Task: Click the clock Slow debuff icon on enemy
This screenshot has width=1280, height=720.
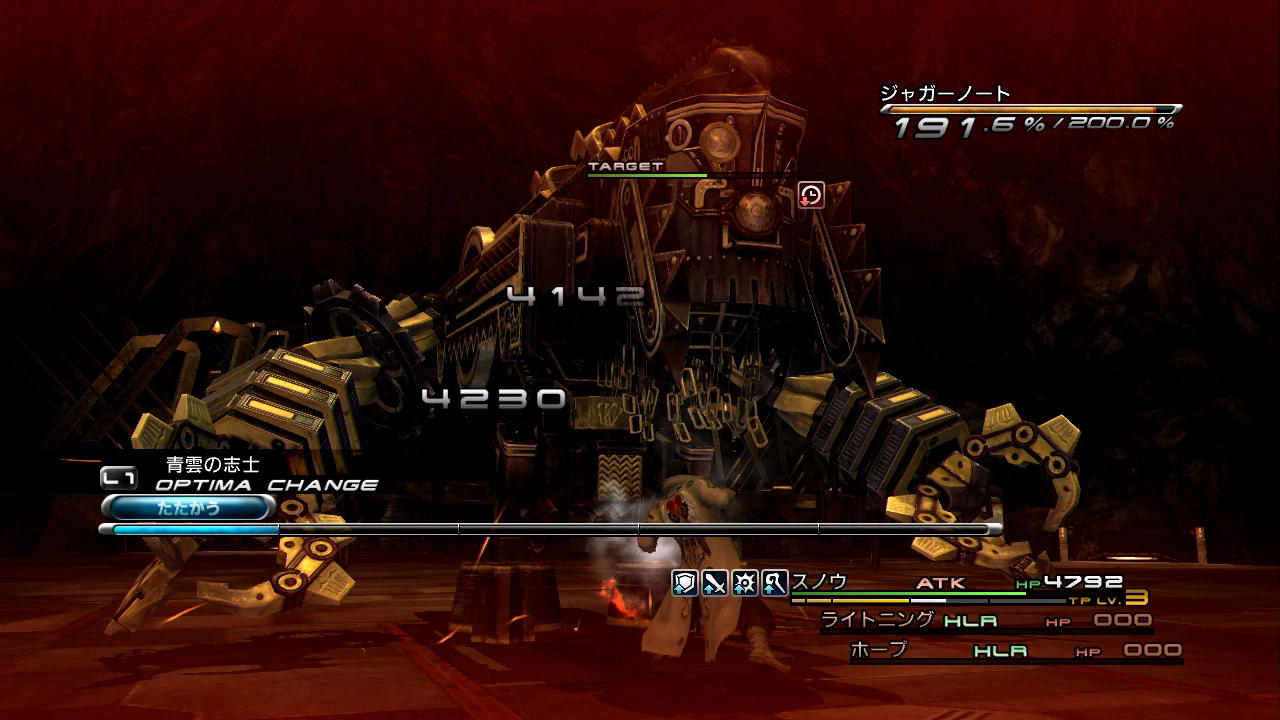Action: [x=811, y=195]
